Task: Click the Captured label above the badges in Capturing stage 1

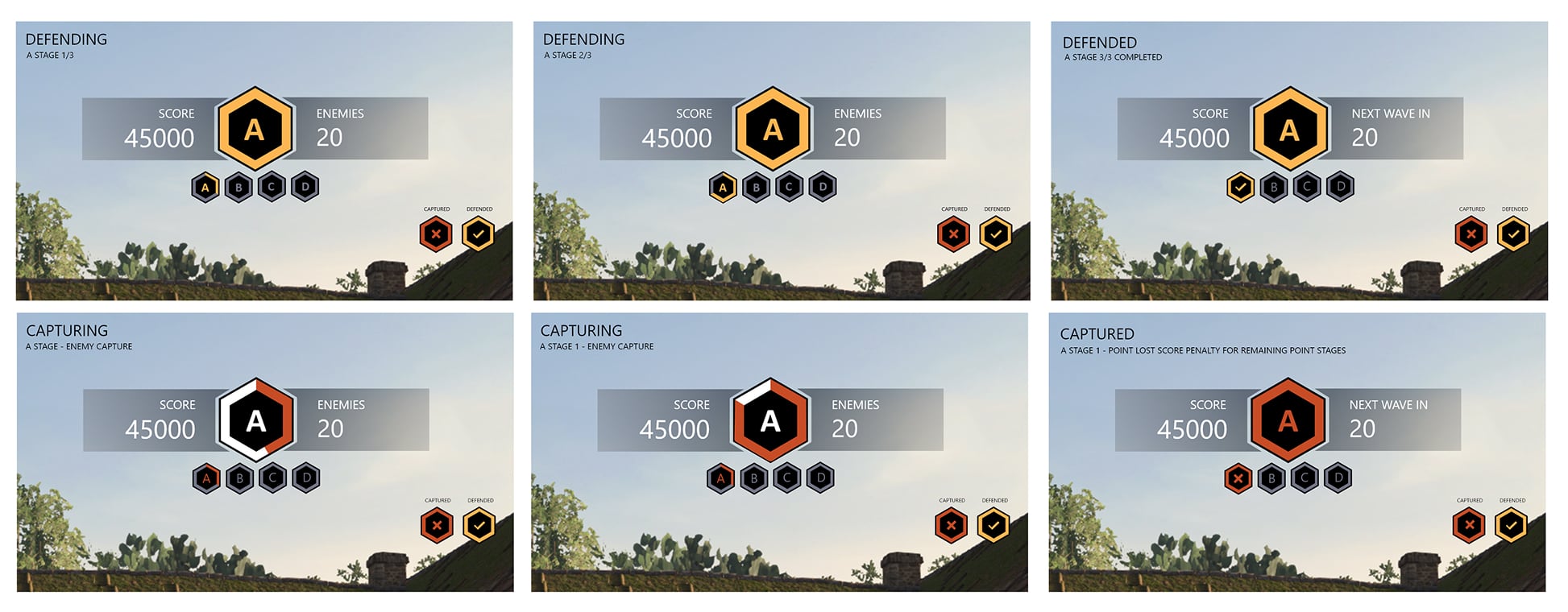Action: [x=952, y=500]
